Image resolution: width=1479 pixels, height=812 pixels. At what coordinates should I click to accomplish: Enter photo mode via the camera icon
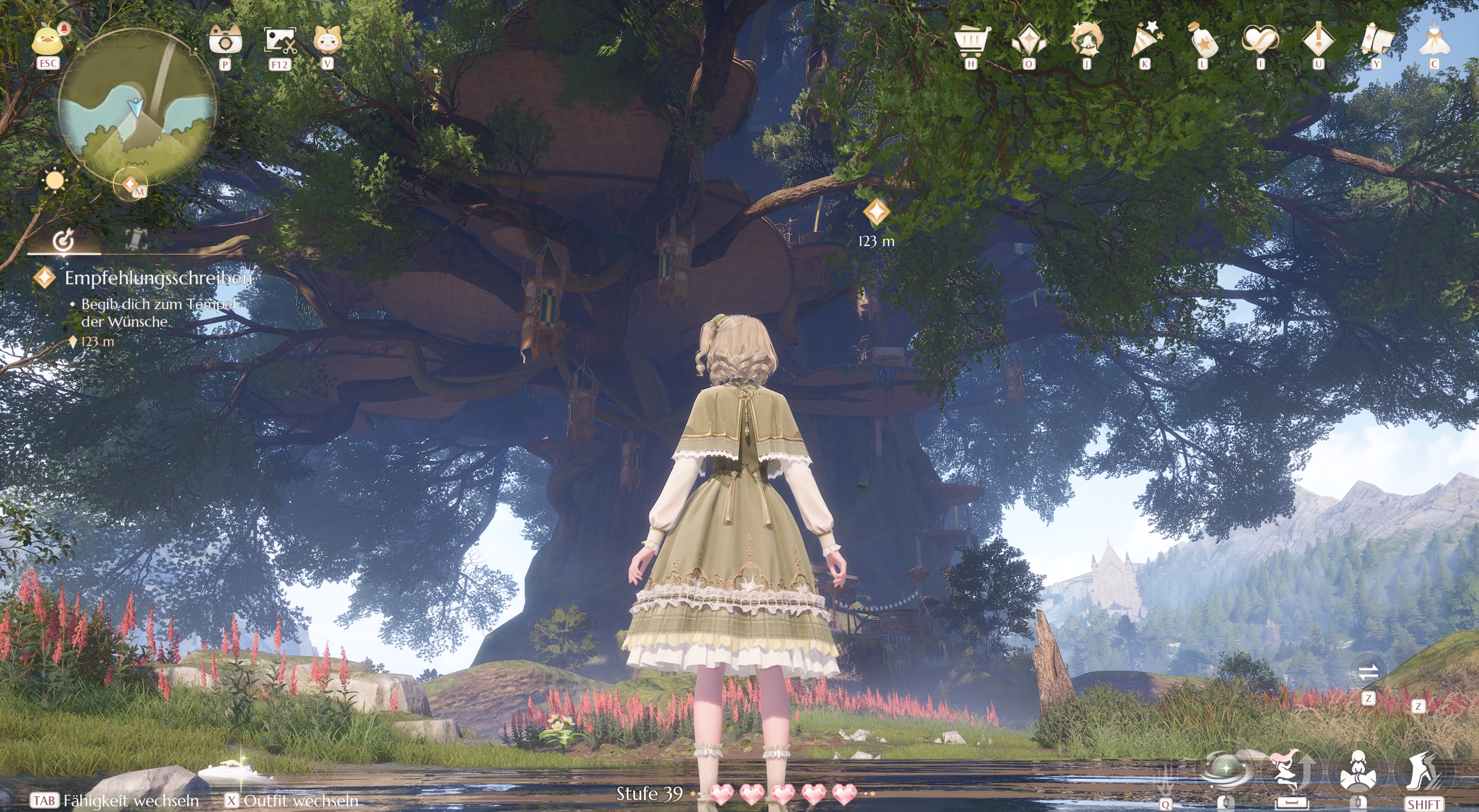coord(226,38)
